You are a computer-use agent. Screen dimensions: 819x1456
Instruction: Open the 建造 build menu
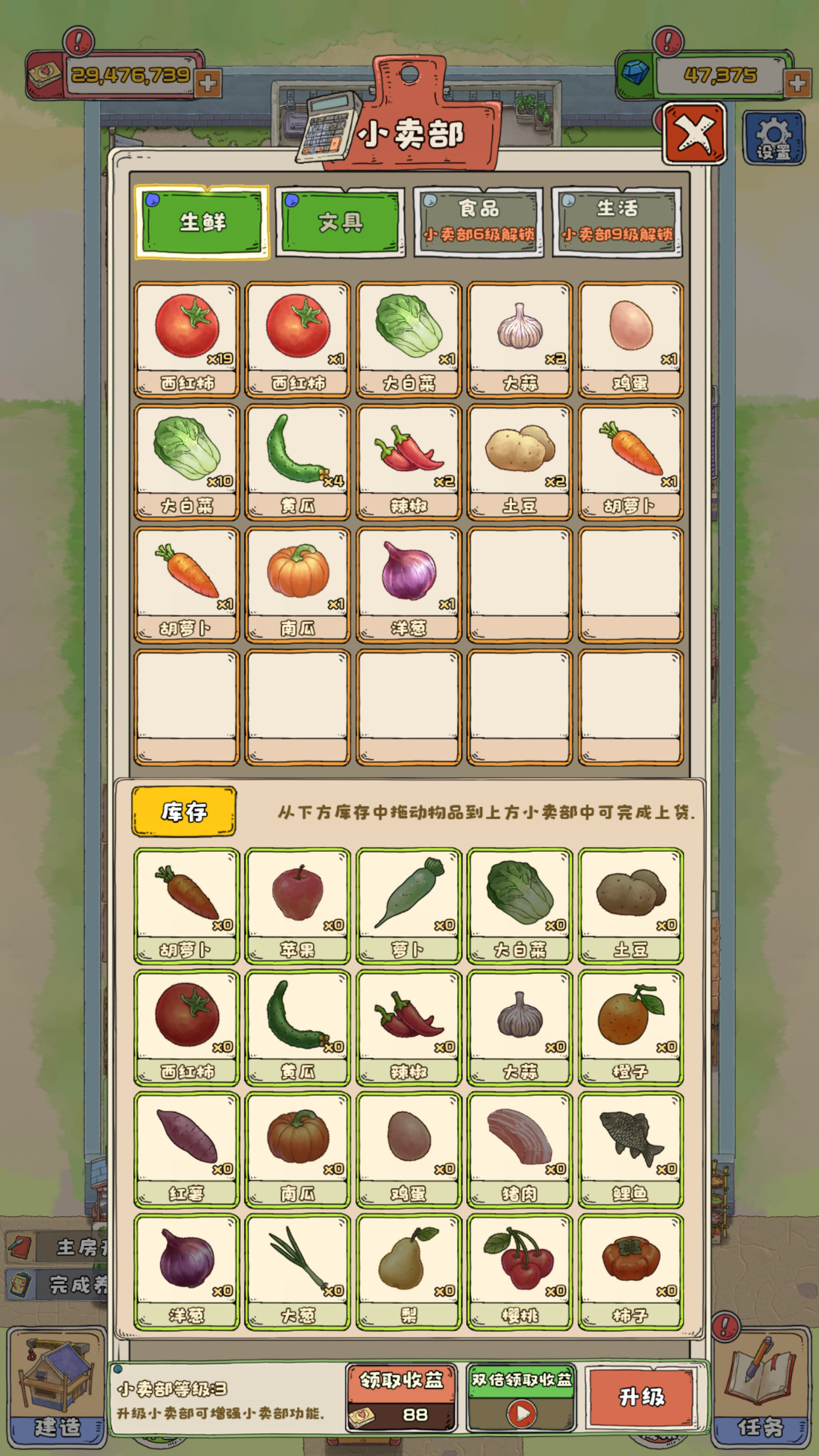click(57, 1390)
